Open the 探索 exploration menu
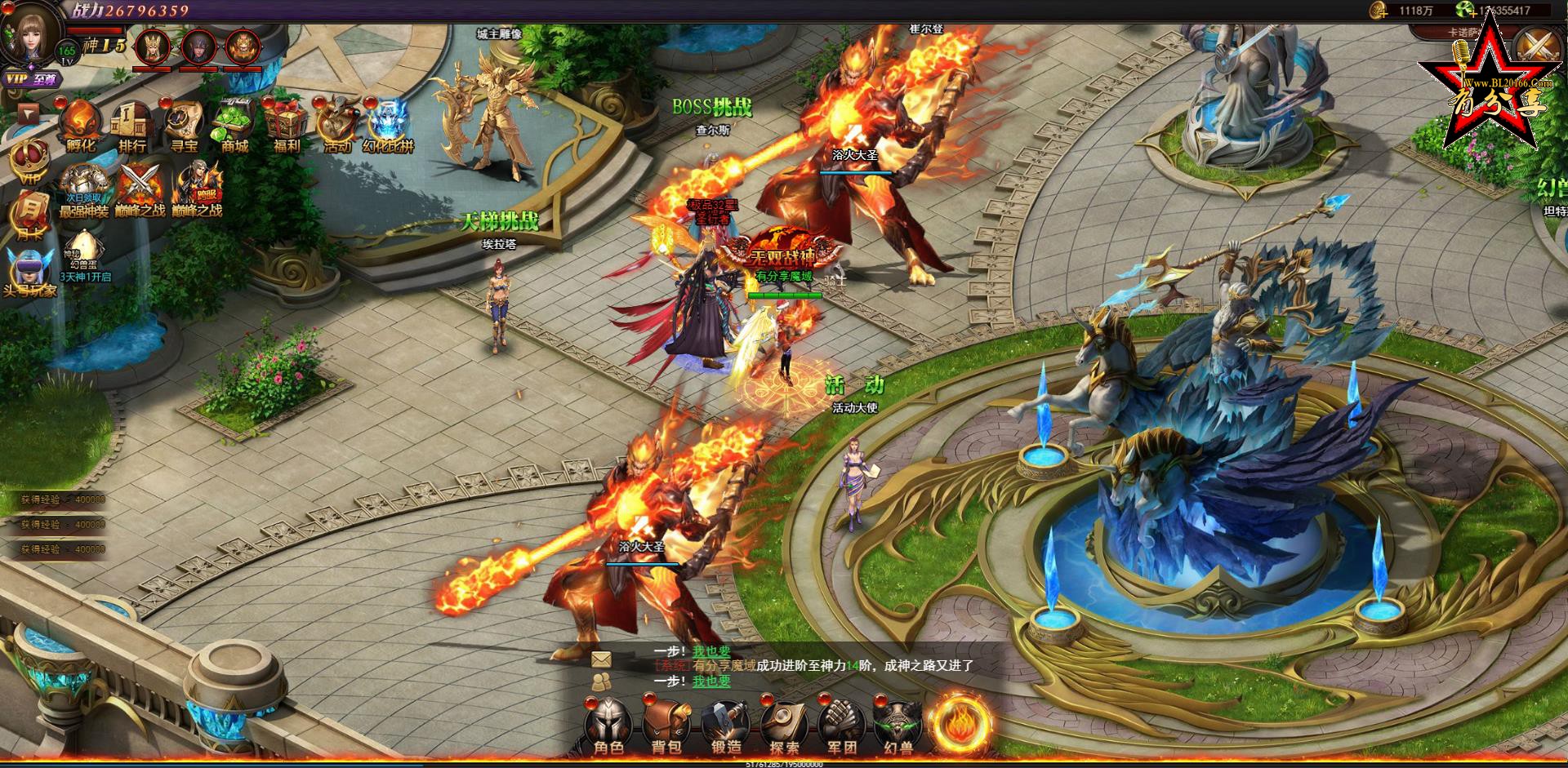 783,724
